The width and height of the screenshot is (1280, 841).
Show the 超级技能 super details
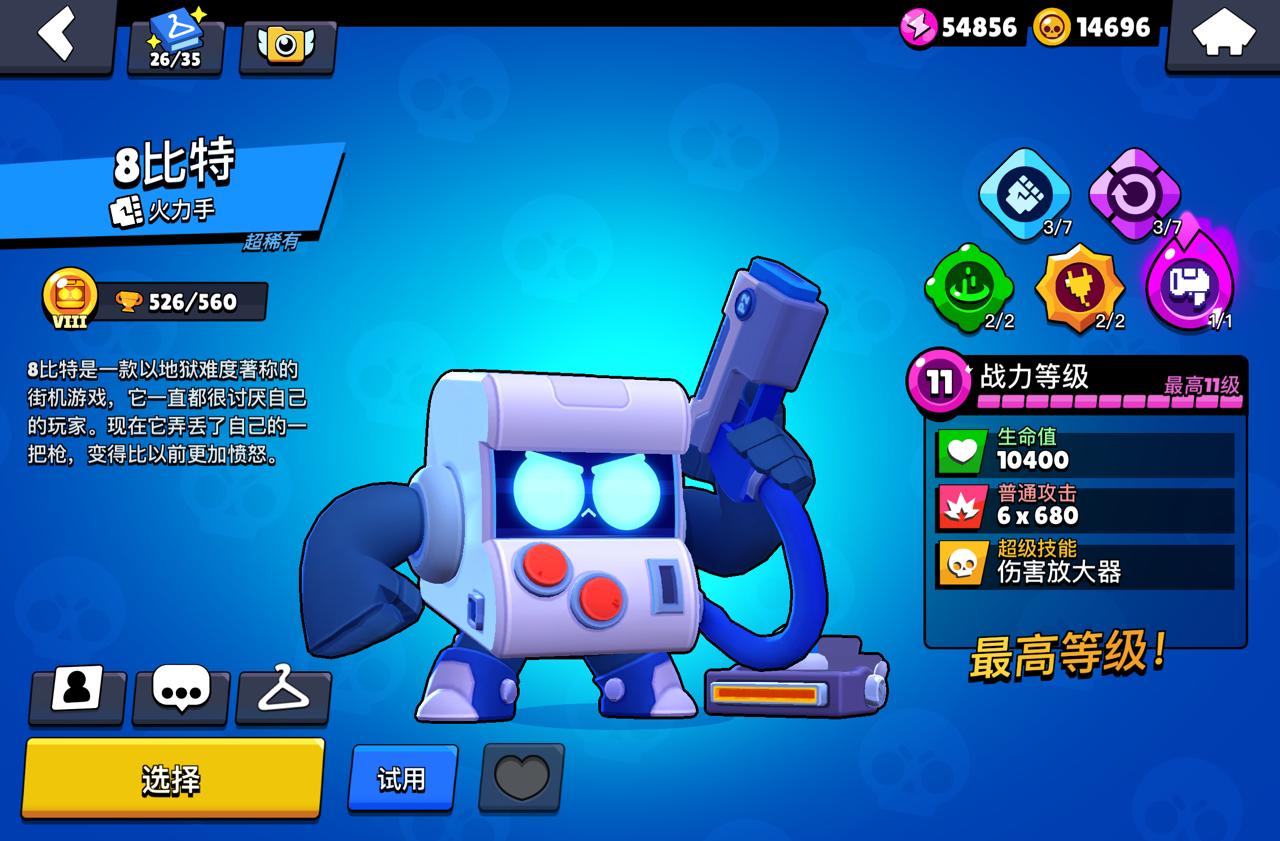(x=1086, y=564)
